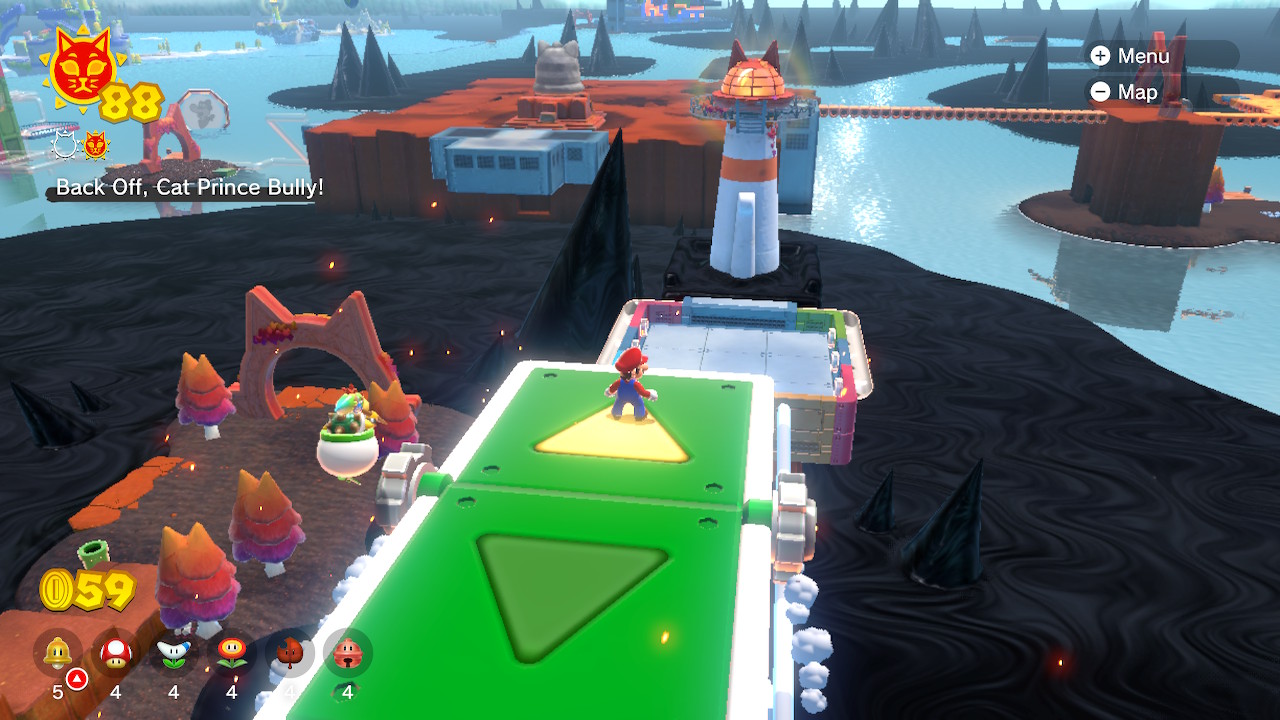Open the Map
The image size is (1280, 720).
pos(1124,92)
